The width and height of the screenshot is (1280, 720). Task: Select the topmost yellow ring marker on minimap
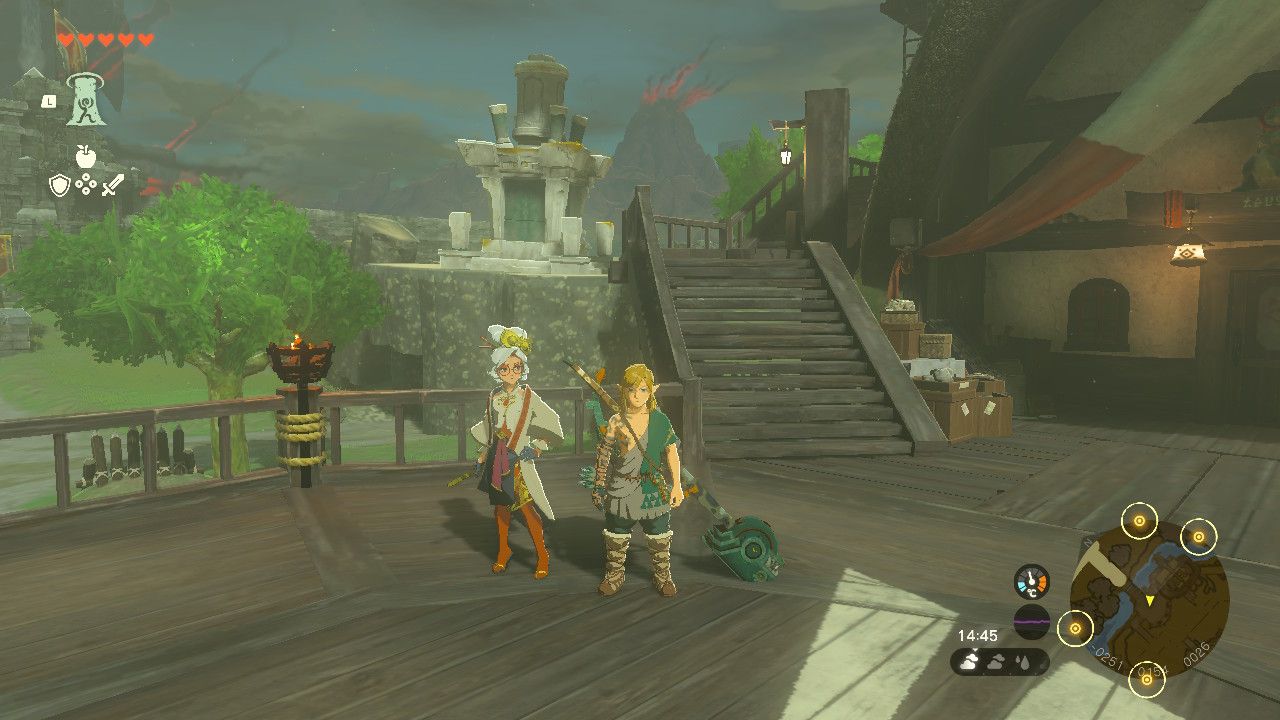point(1139,520)
